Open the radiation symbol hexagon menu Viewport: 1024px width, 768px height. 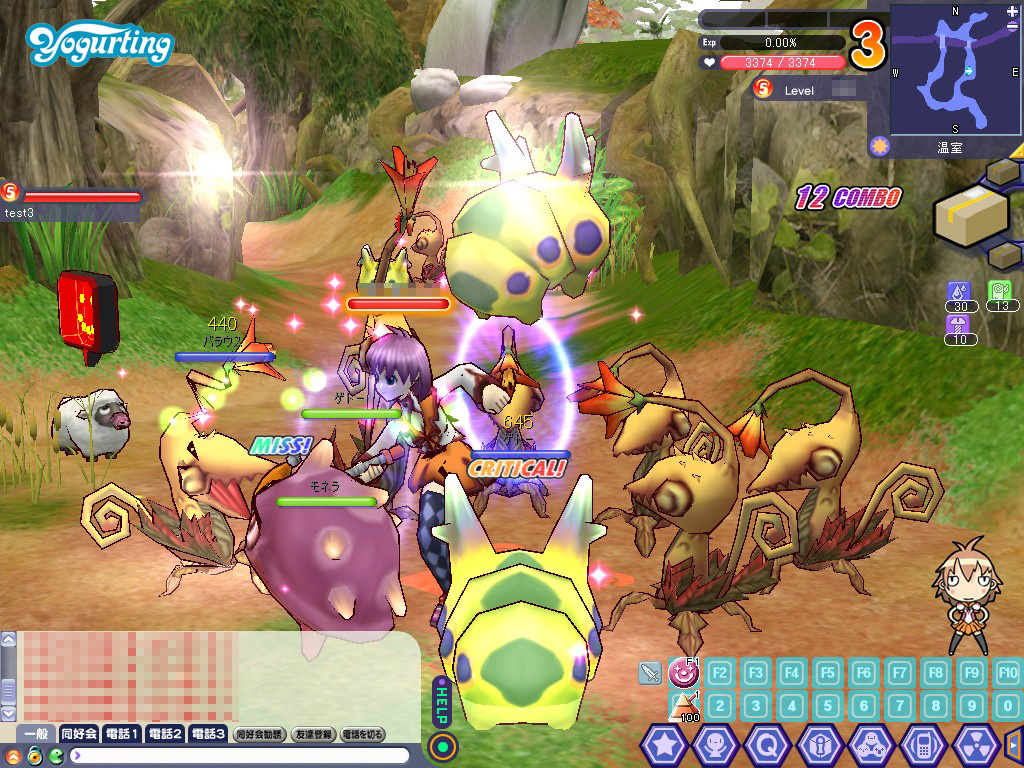(975, 745)
